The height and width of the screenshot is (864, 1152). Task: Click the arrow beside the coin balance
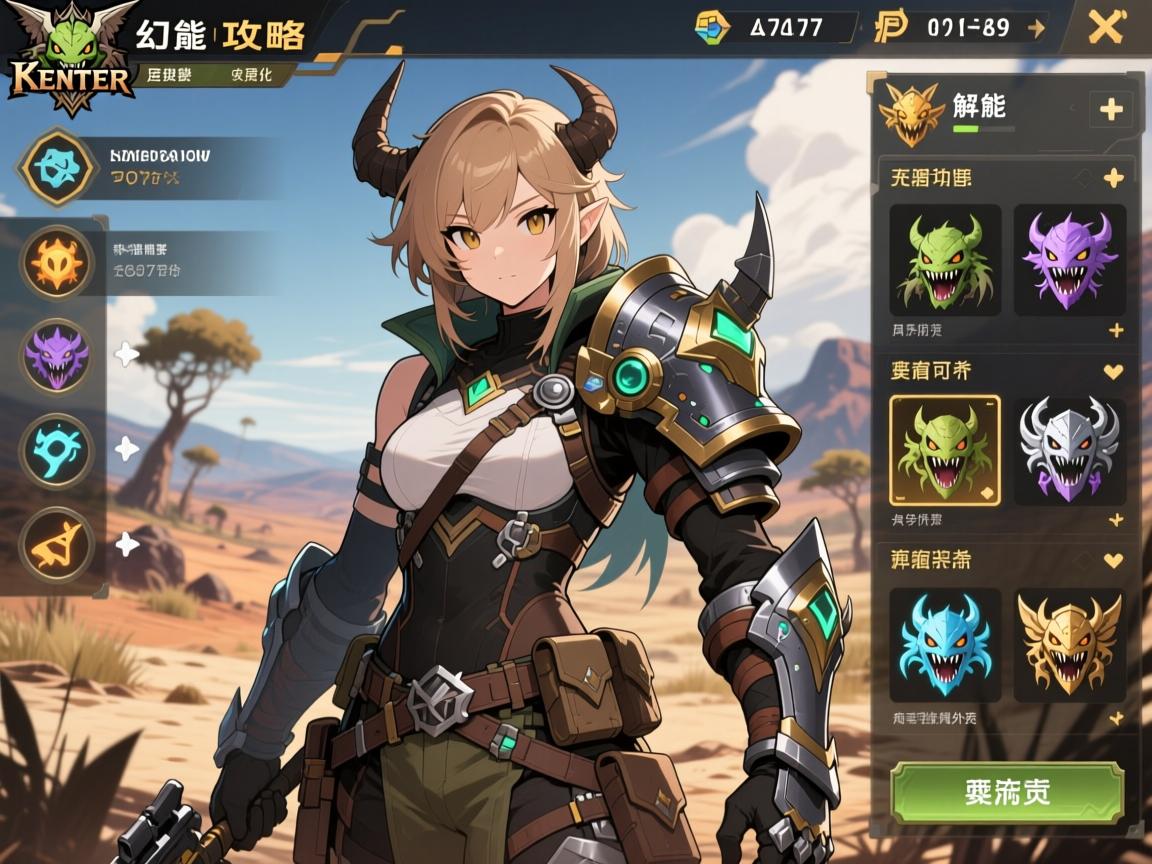[x=1036, y=27]
